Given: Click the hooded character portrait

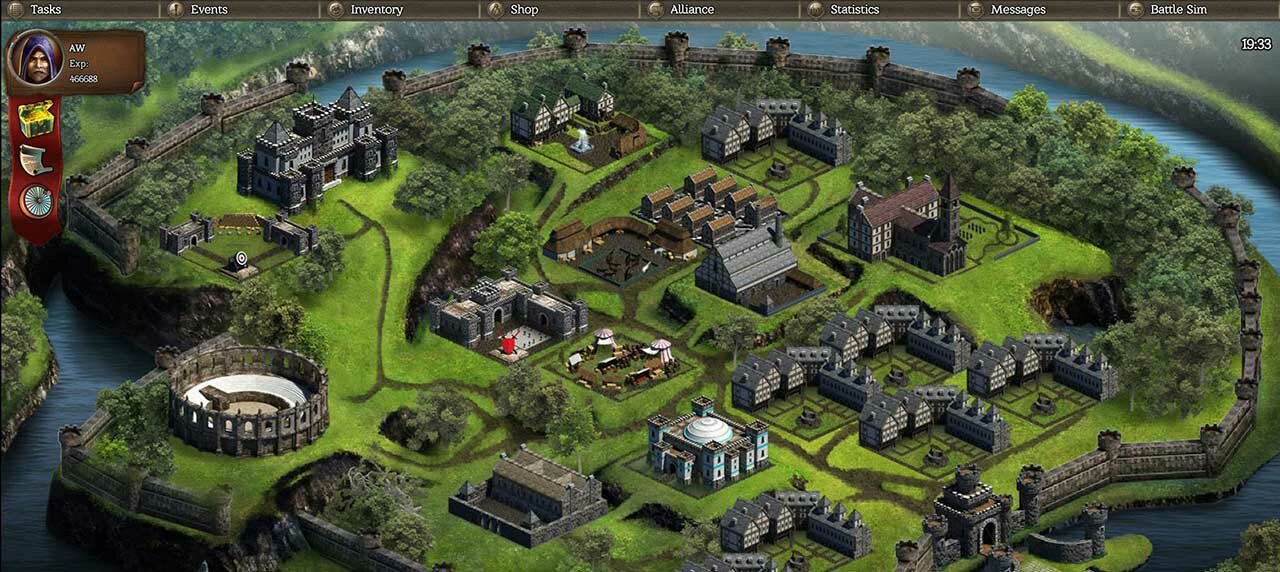Looking at the screenshot, I should point(35,60).
